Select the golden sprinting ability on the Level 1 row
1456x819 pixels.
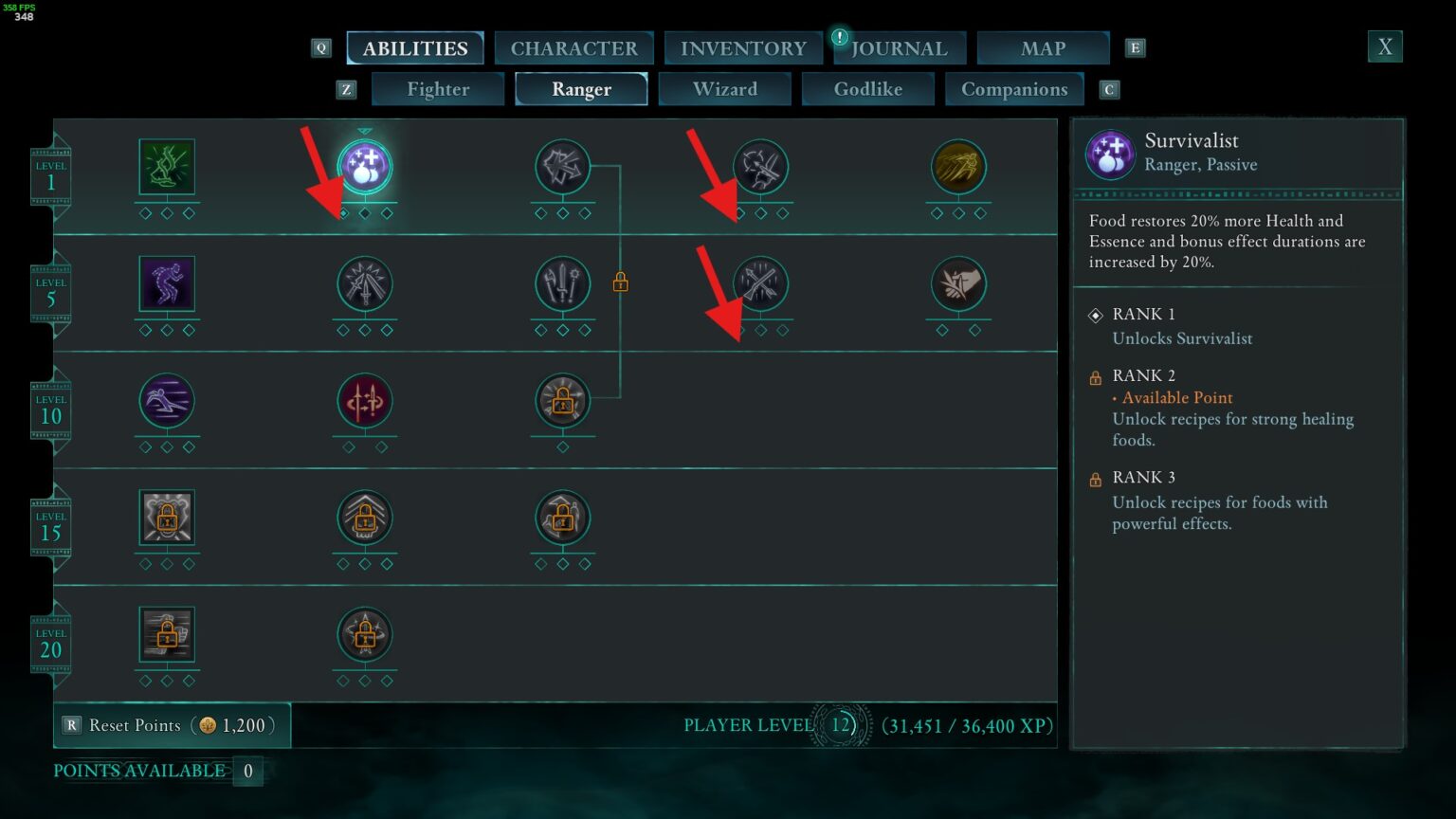click(x=958, y=168)
